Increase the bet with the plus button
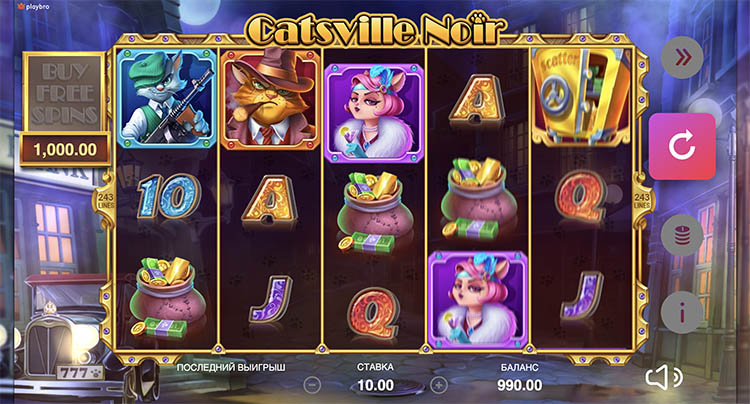This screenshot has height=404, width=750. [x=438, y=384]
